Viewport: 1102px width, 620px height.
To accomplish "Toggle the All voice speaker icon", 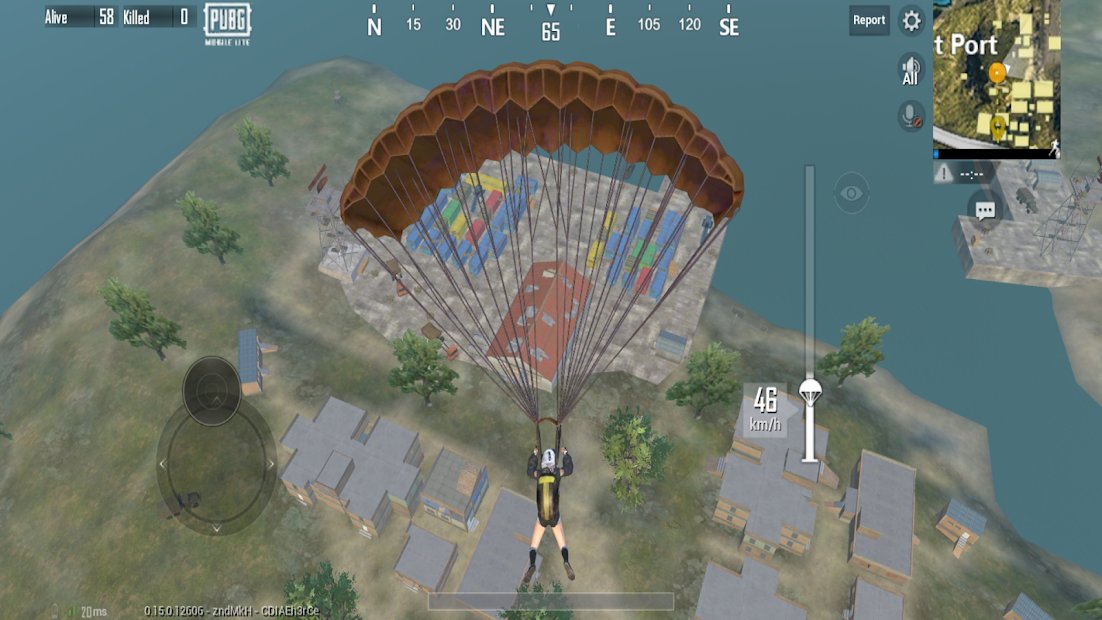I will [910, 70].
